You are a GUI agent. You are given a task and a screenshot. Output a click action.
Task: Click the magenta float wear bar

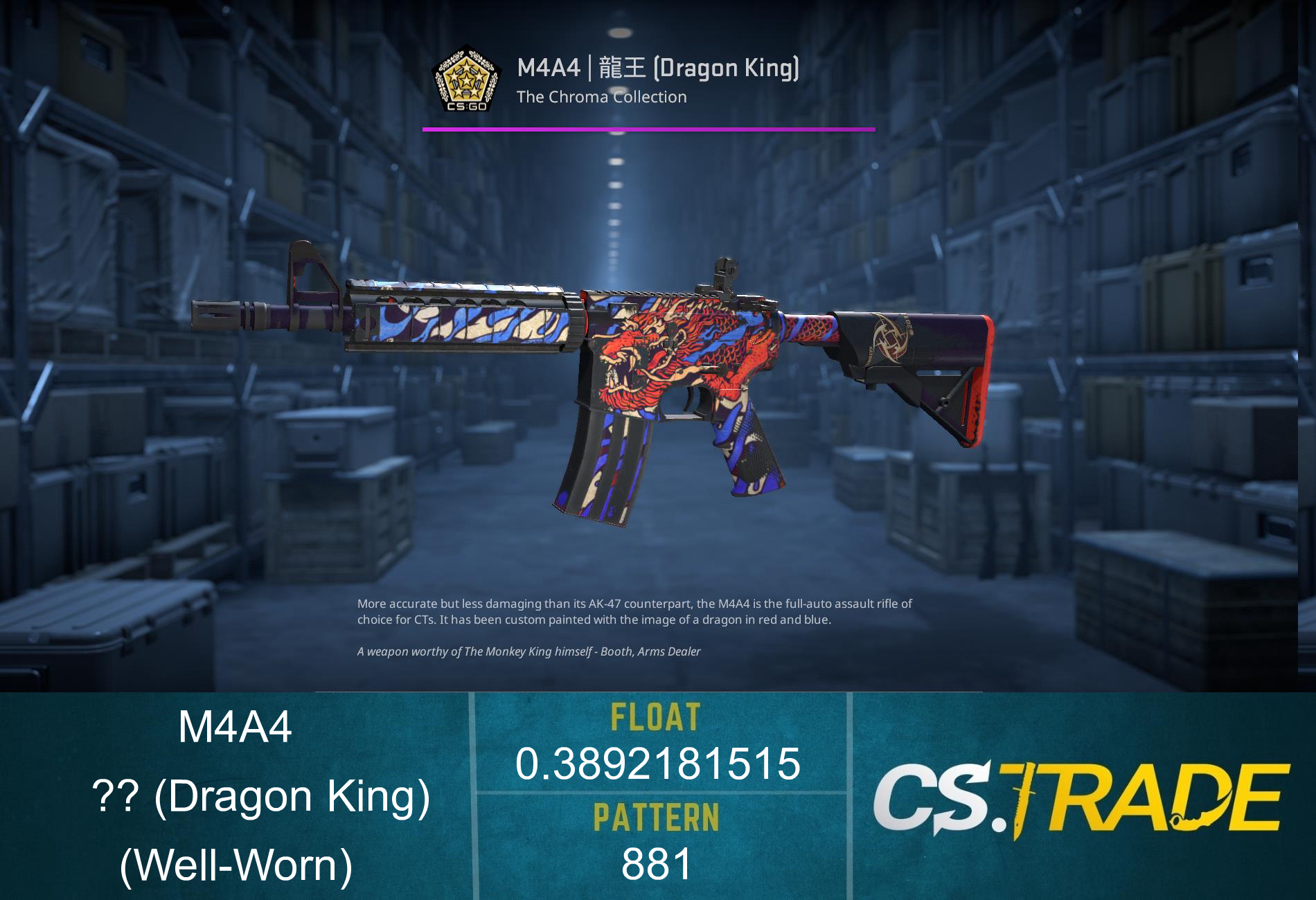(x=648, y=129)
